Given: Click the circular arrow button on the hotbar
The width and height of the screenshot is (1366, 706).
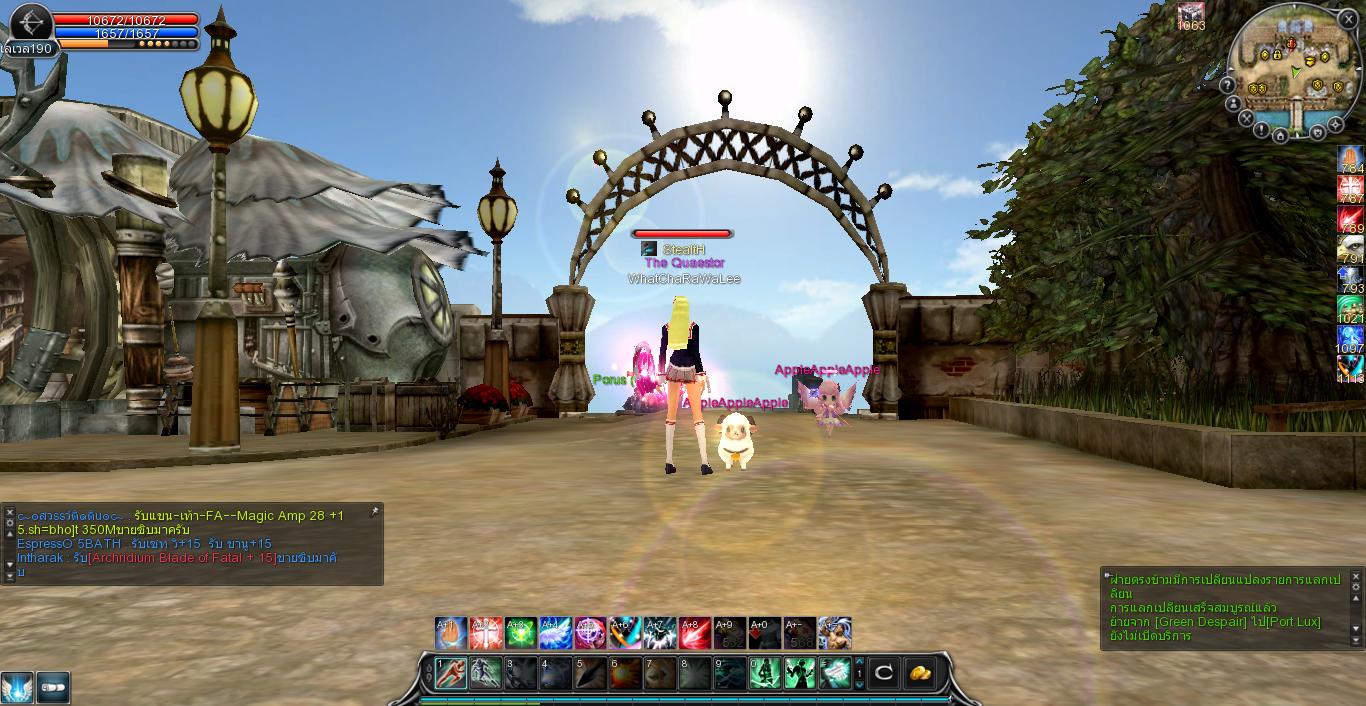Looking at the screenshot, I should (883, 673).
